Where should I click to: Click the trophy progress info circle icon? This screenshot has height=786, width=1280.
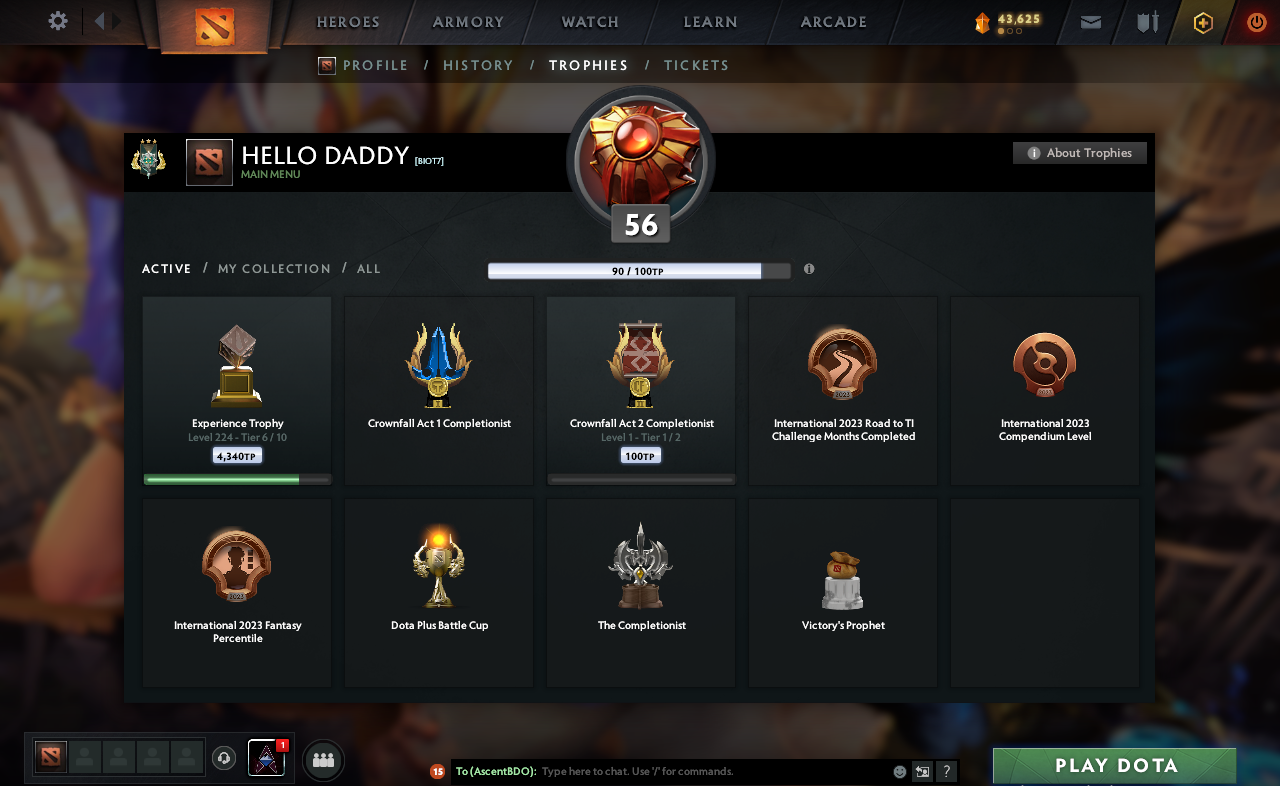[809, 269]
